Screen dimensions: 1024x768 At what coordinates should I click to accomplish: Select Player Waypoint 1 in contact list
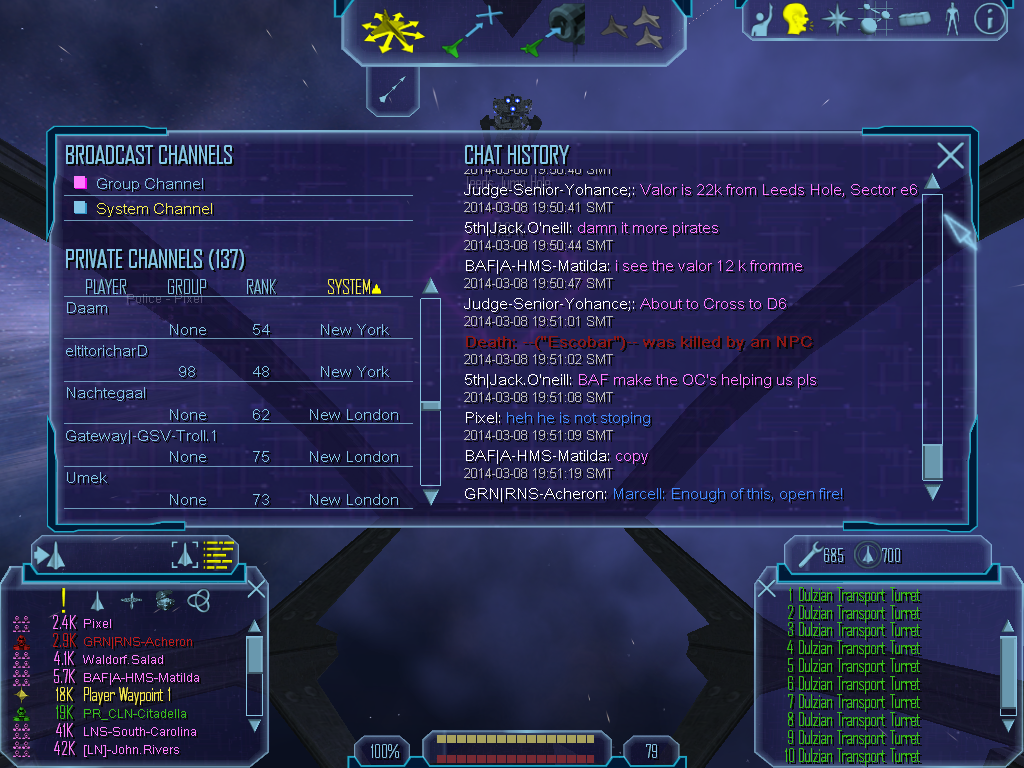point(127,695)
